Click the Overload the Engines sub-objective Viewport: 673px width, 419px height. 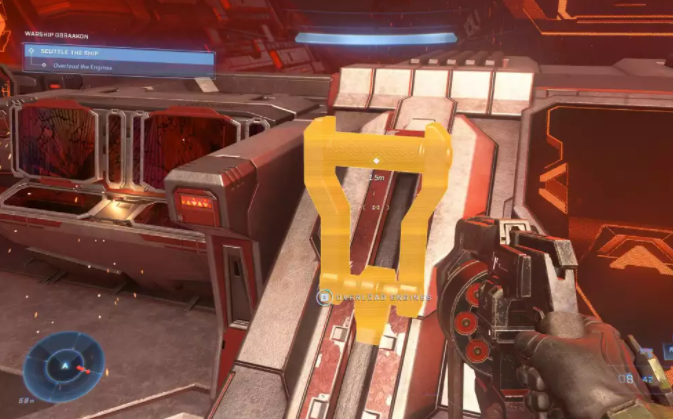click(118, 65)
